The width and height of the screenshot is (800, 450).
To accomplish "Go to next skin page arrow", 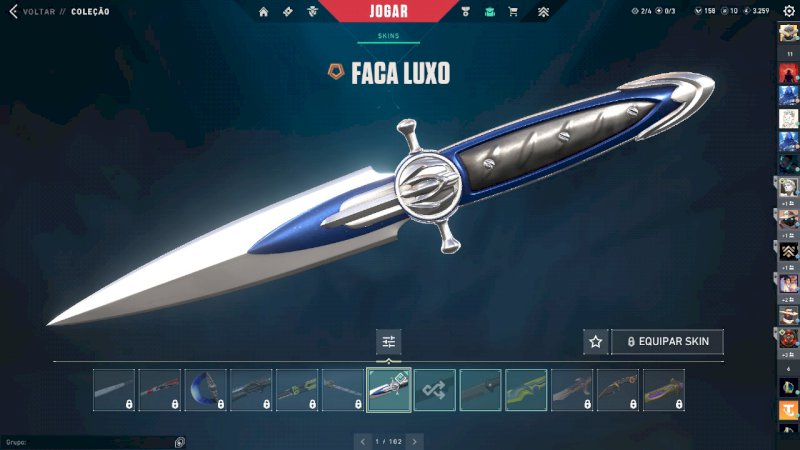I will tap(415, 441).
